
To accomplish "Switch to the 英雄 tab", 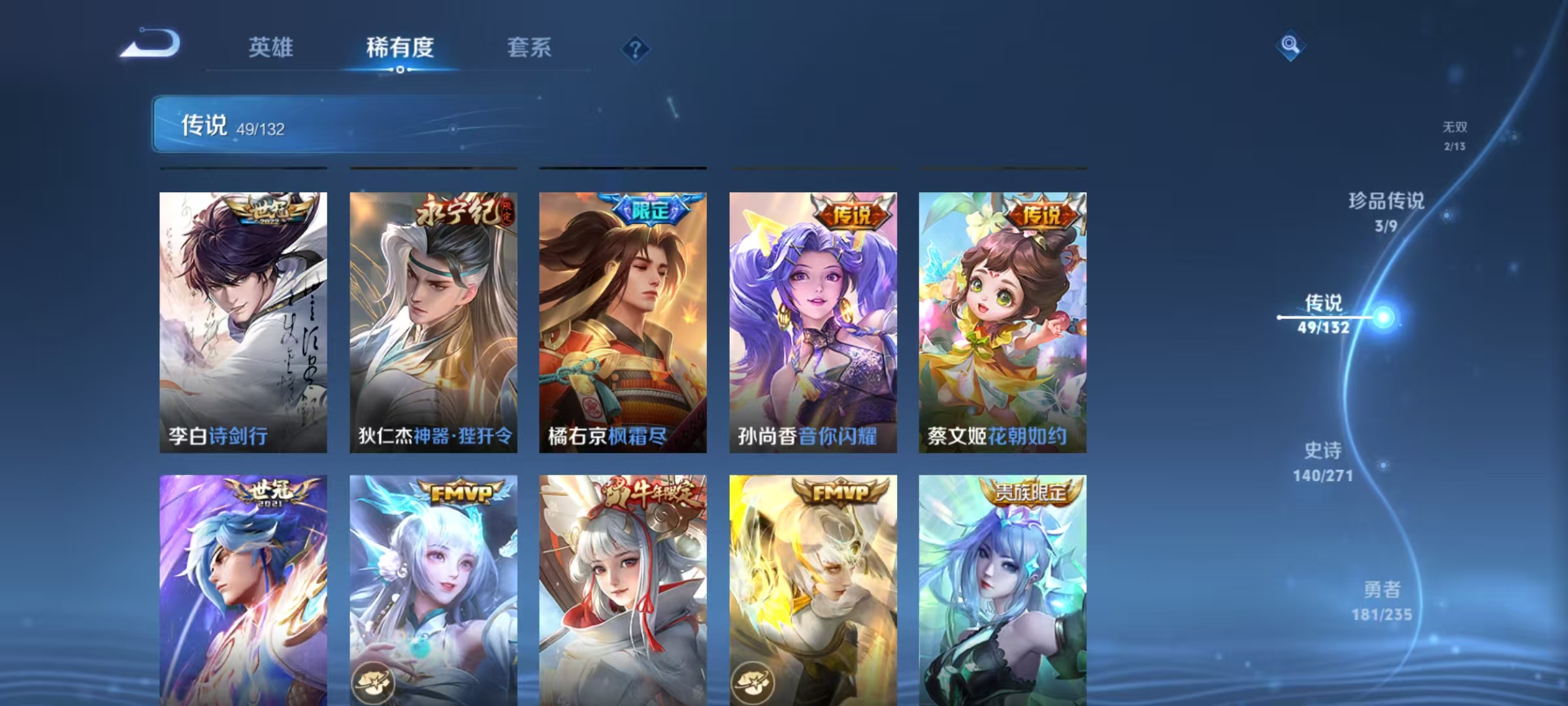I will [x=271, y=48].
